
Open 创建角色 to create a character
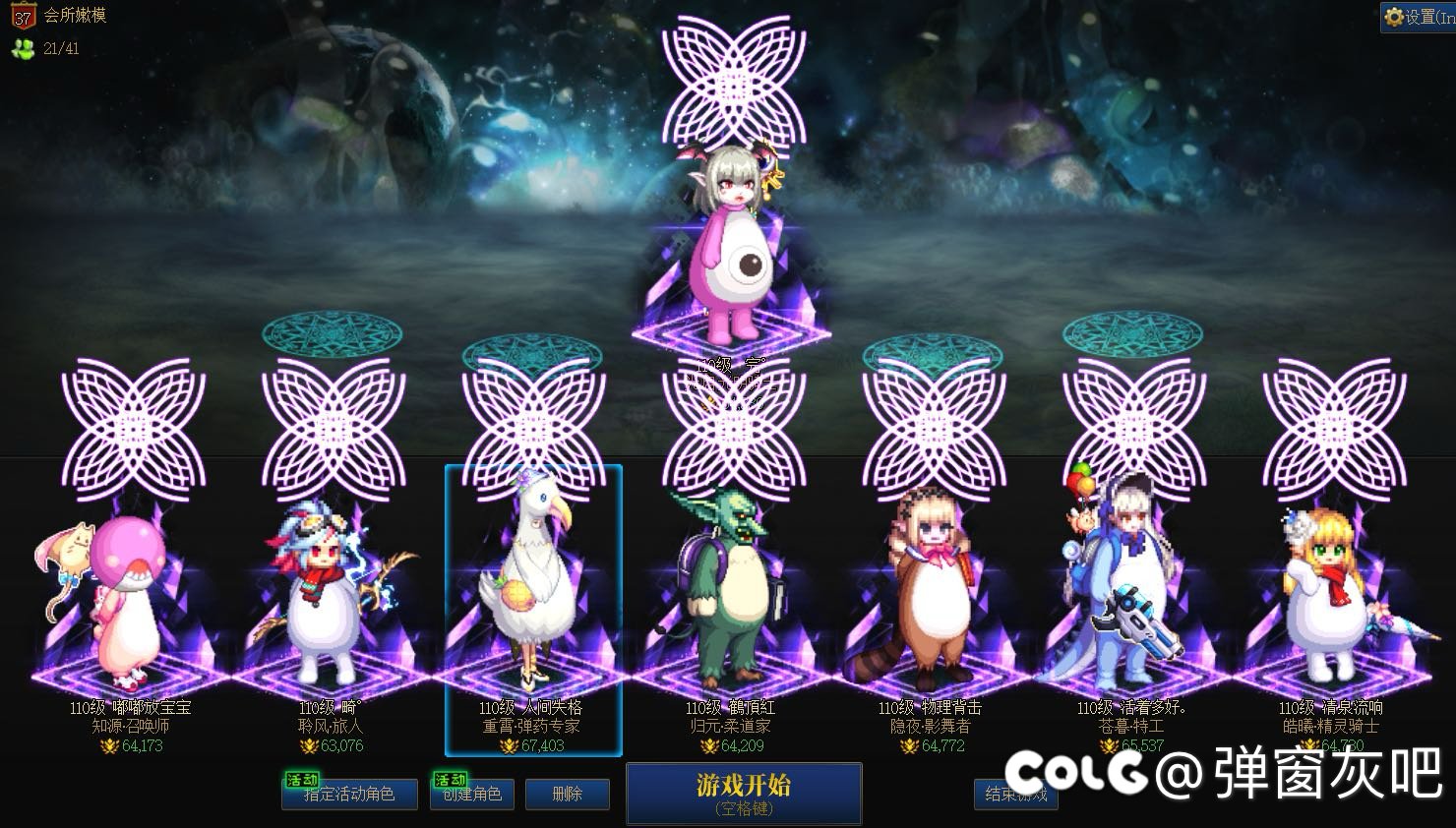pos(472,794)
